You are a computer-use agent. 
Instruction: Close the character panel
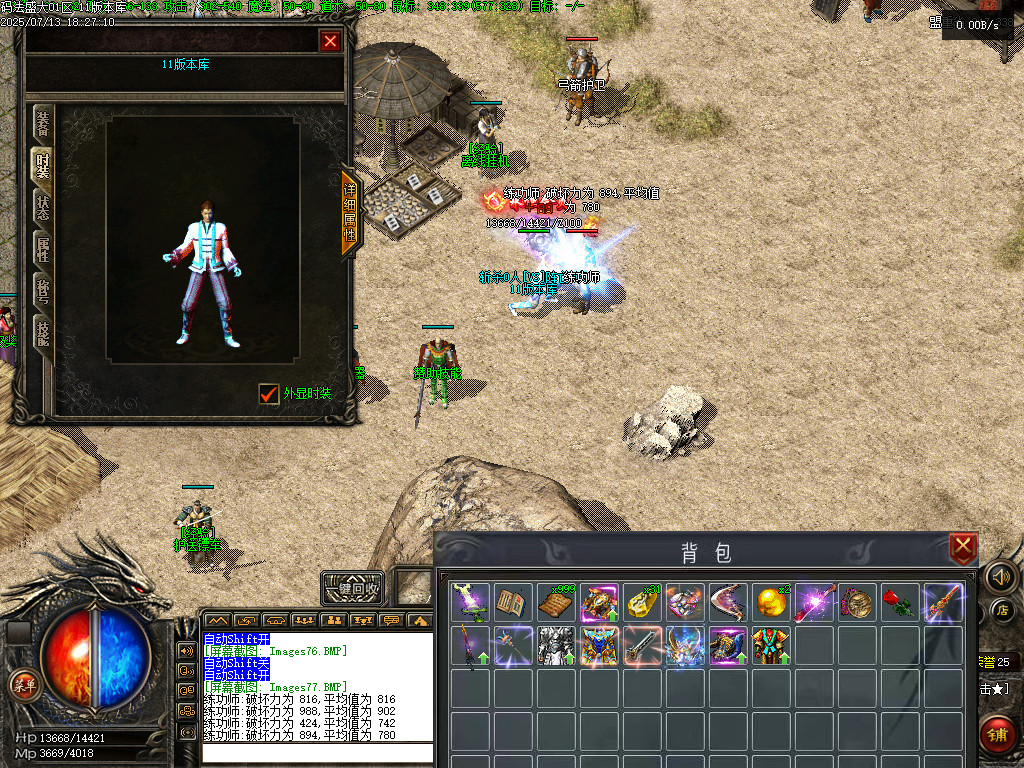coord(330,41)
